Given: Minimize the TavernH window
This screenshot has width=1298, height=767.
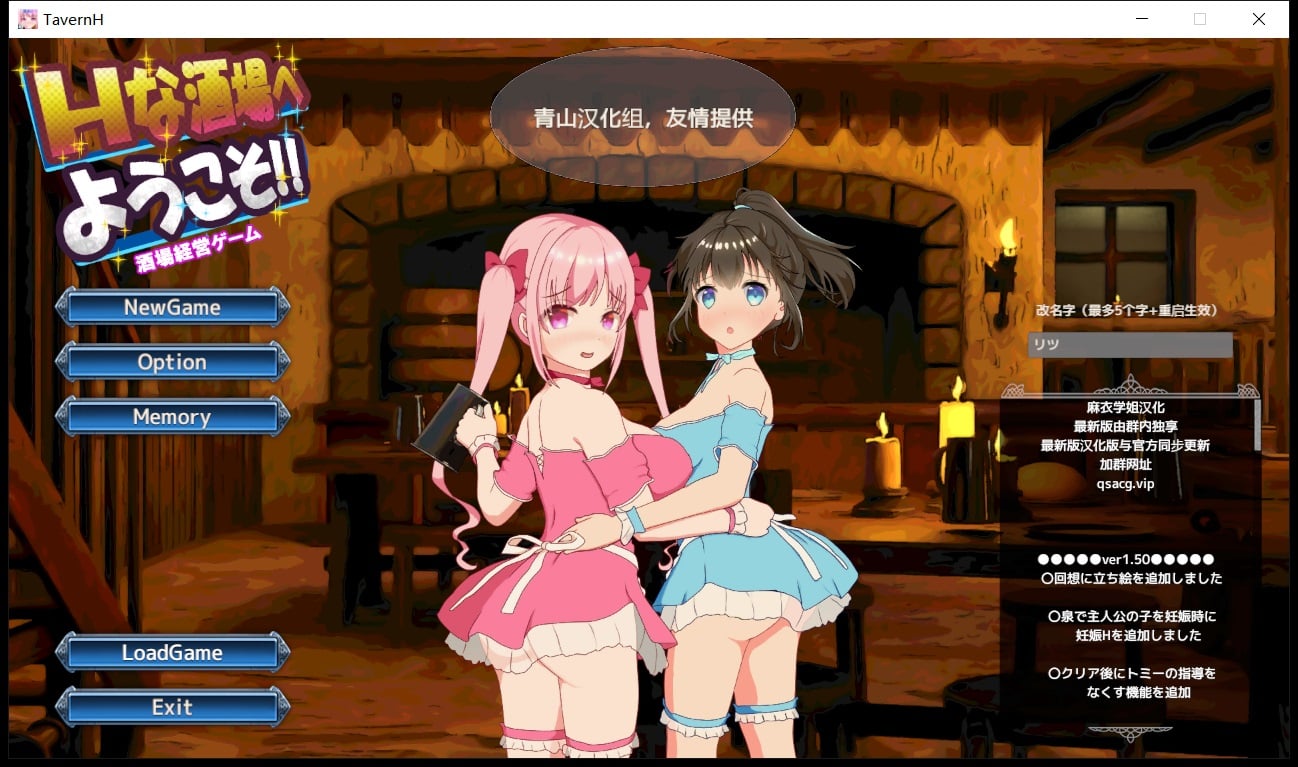Looking at the screenshot, I should pyautogui.click(x=1141, y=18).
